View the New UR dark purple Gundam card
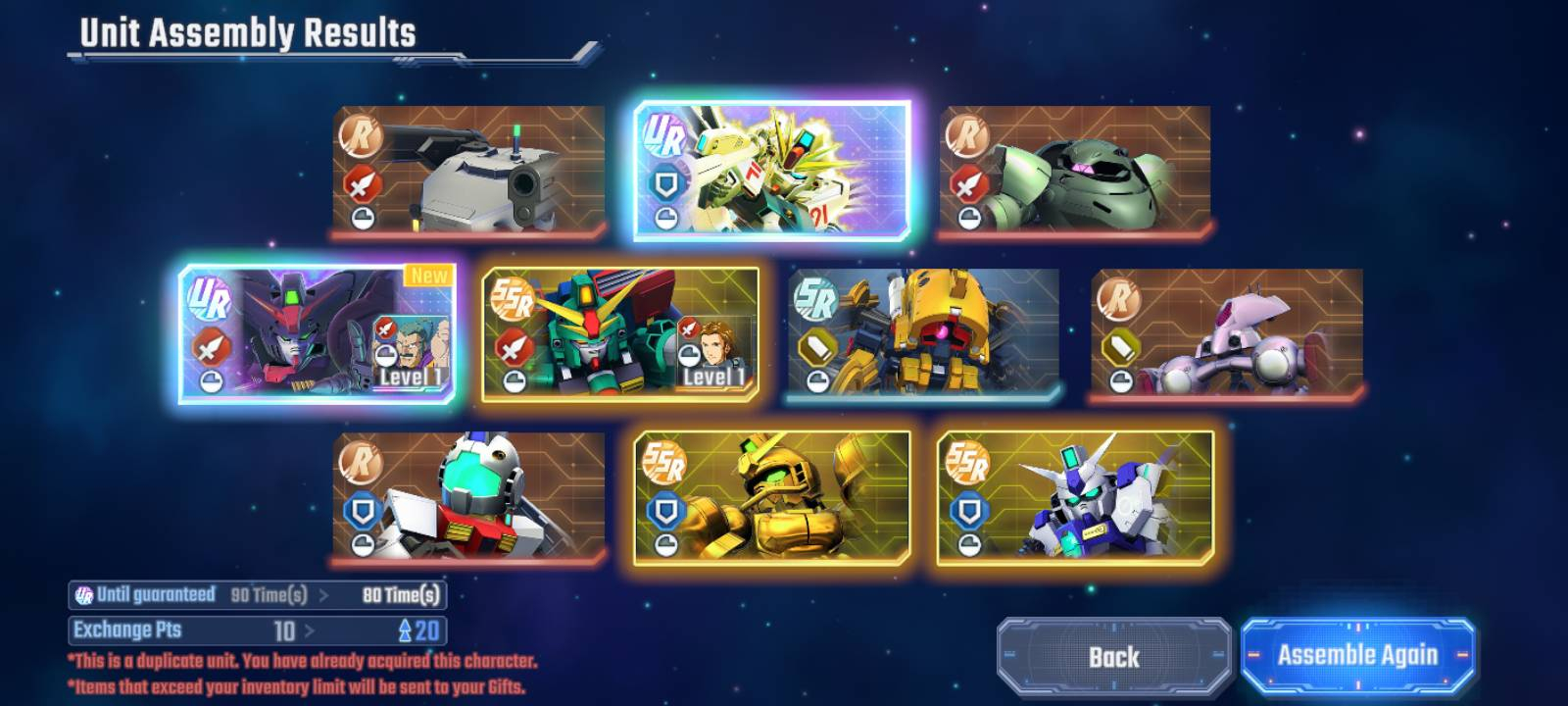 (317, 333)
